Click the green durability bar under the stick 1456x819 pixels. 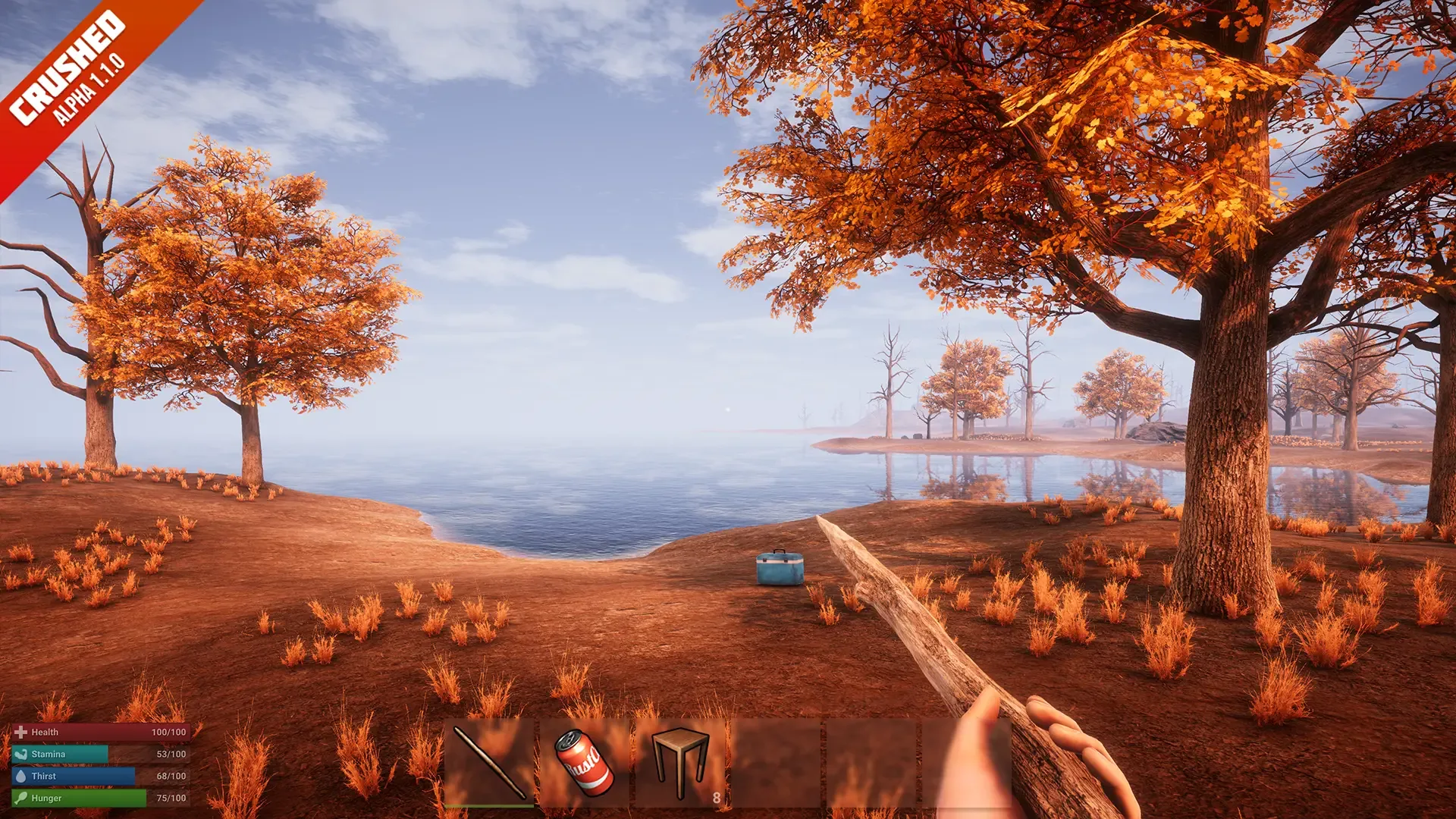[x=489, y=805]
